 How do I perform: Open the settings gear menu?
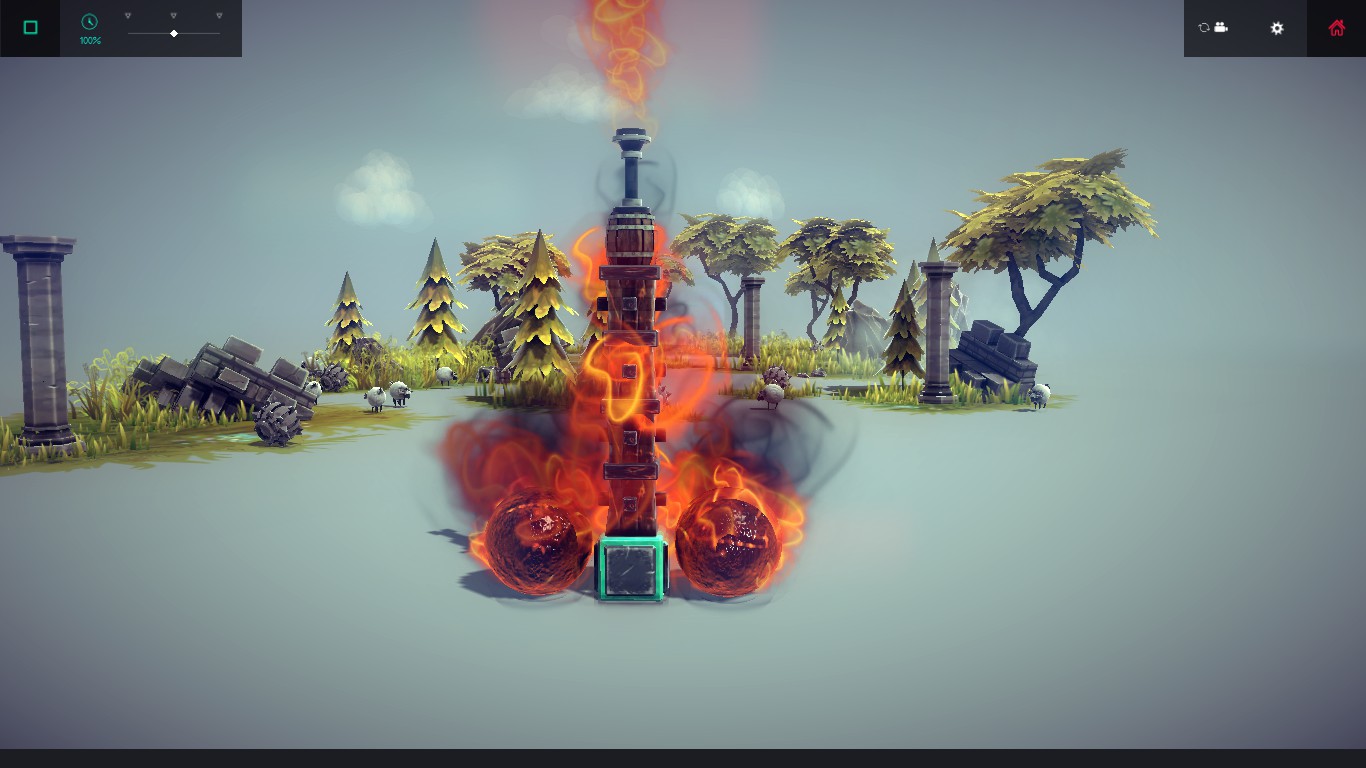[1277, 28]
